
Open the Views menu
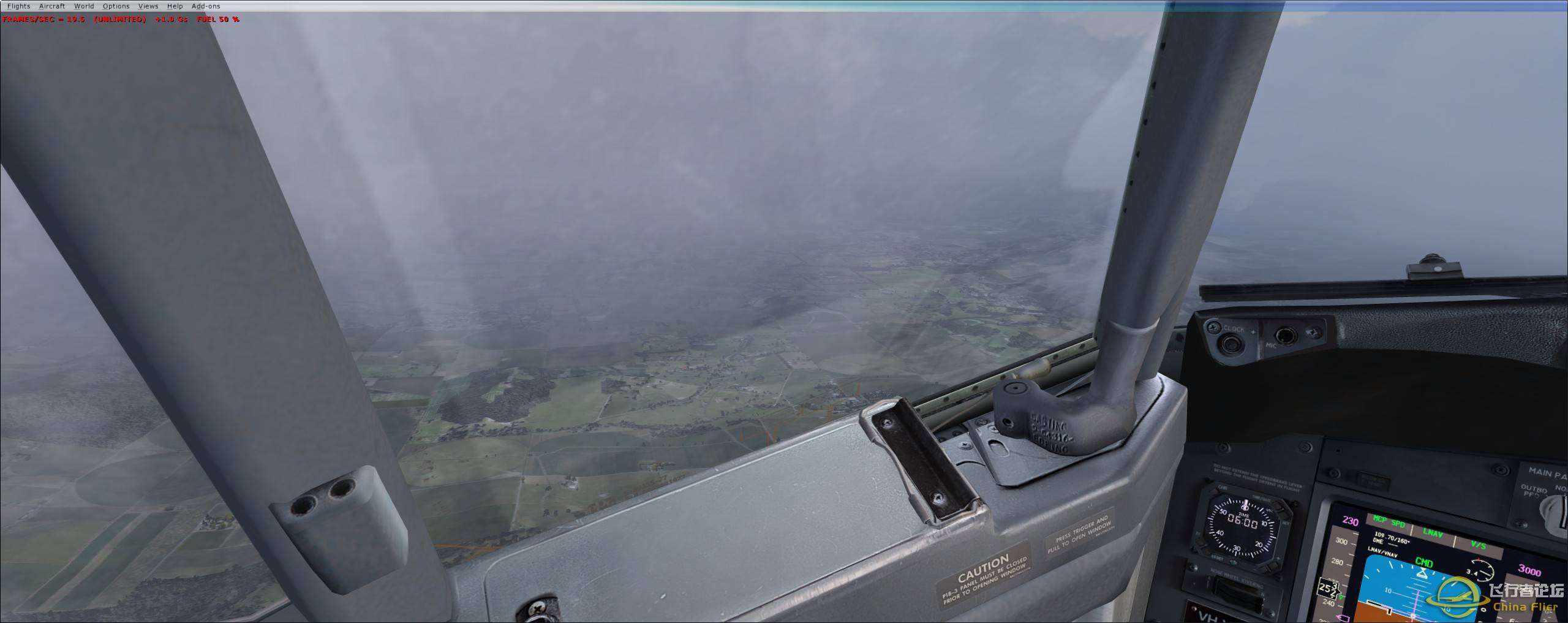[x=148, y=6]
